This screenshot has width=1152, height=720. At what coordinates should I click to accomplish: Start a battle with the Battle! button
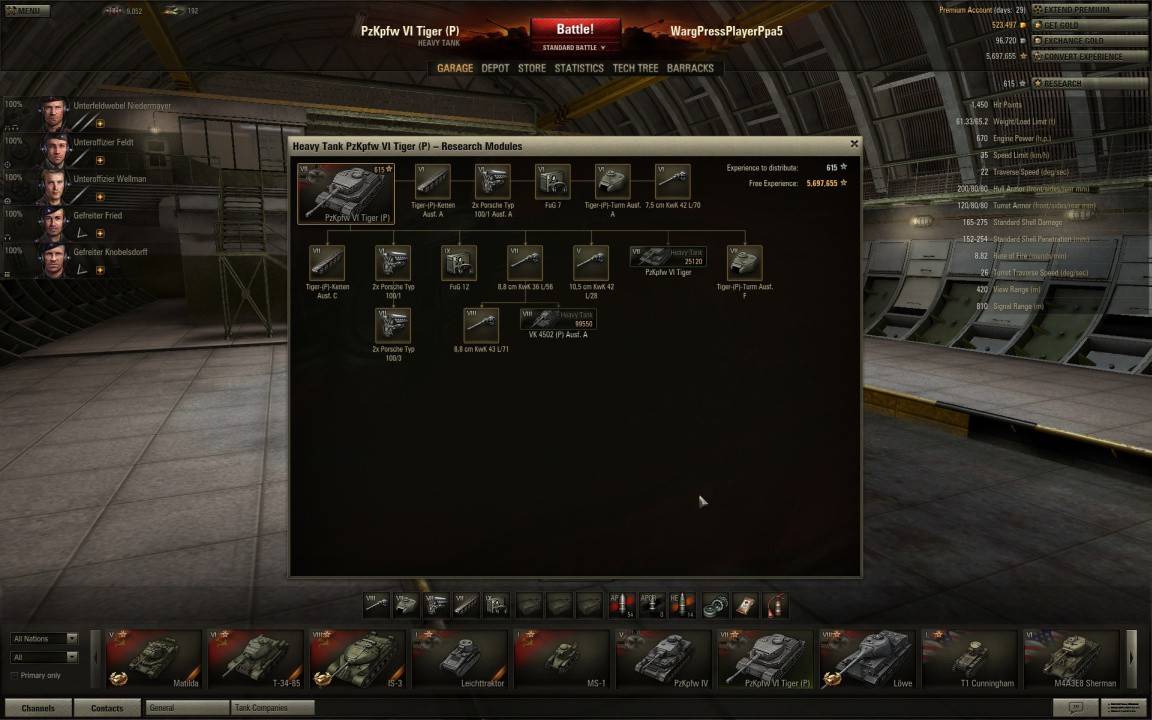[575, 30]
